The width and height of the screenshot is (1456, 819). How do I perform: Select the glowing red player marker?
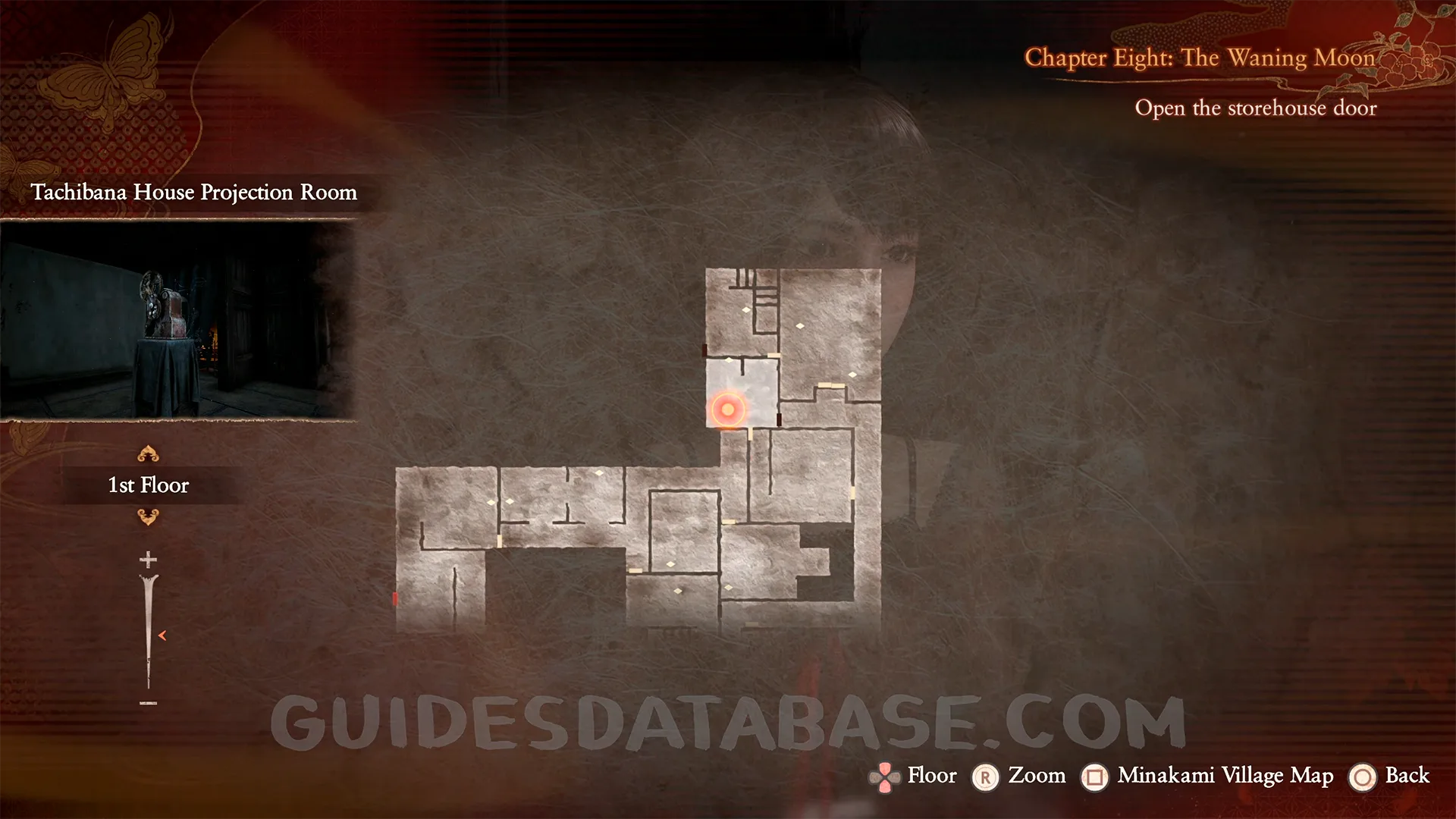point(728,410)
